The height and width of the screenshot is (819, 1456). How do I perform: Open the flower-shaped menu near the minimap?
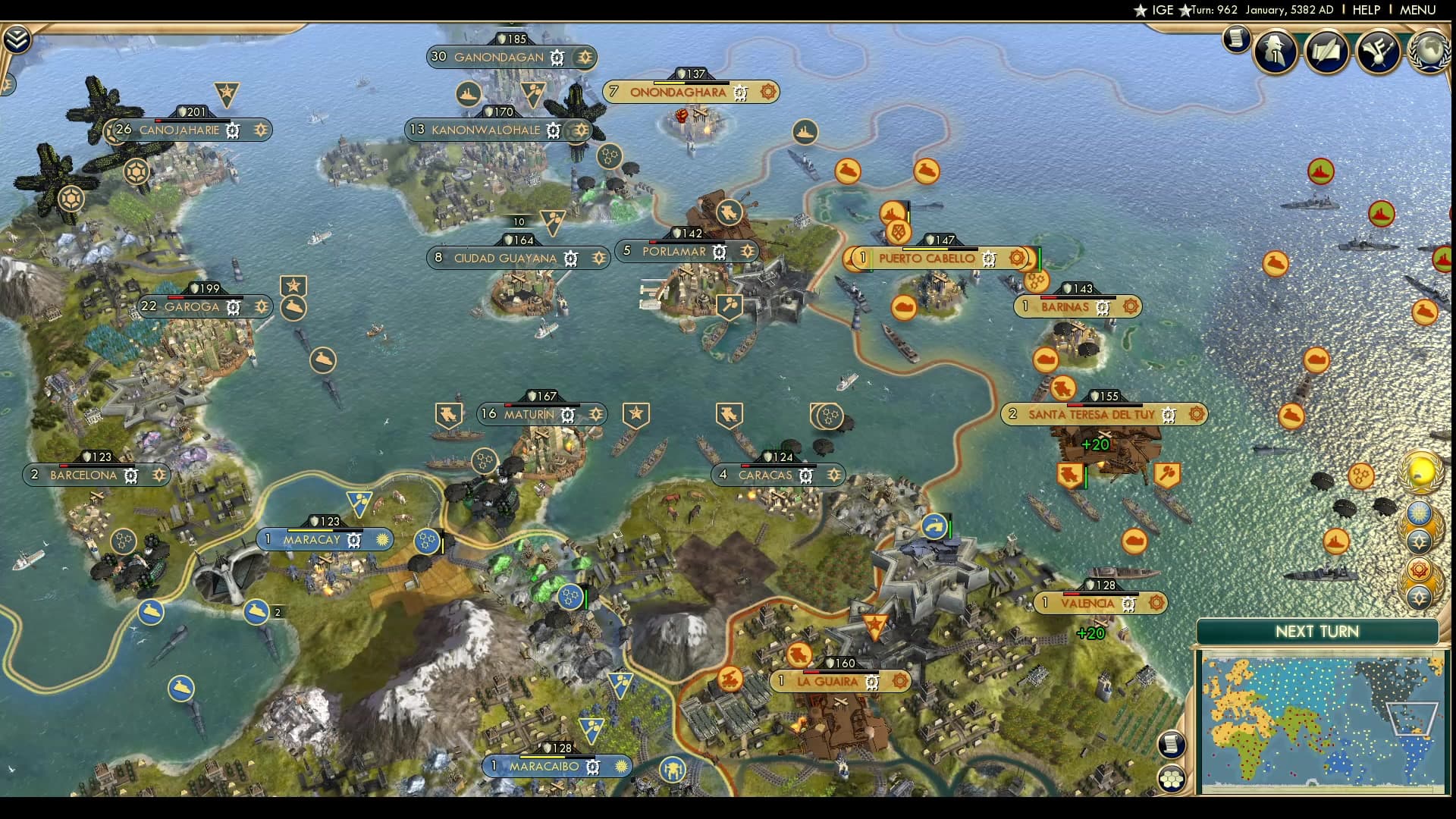tap(1172, 777)
